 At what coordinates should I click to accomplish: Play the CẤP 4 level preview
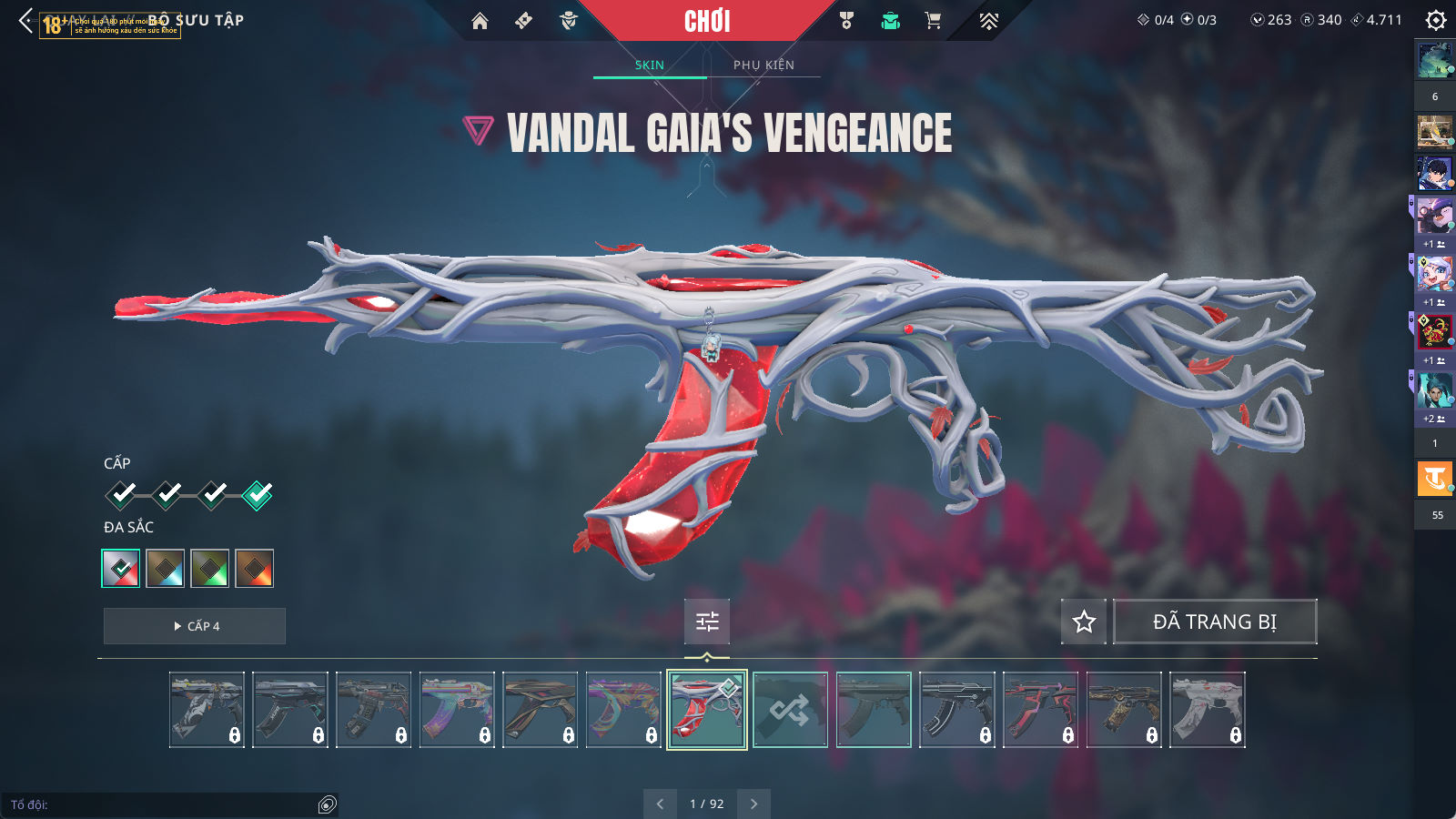coord(195,626)
